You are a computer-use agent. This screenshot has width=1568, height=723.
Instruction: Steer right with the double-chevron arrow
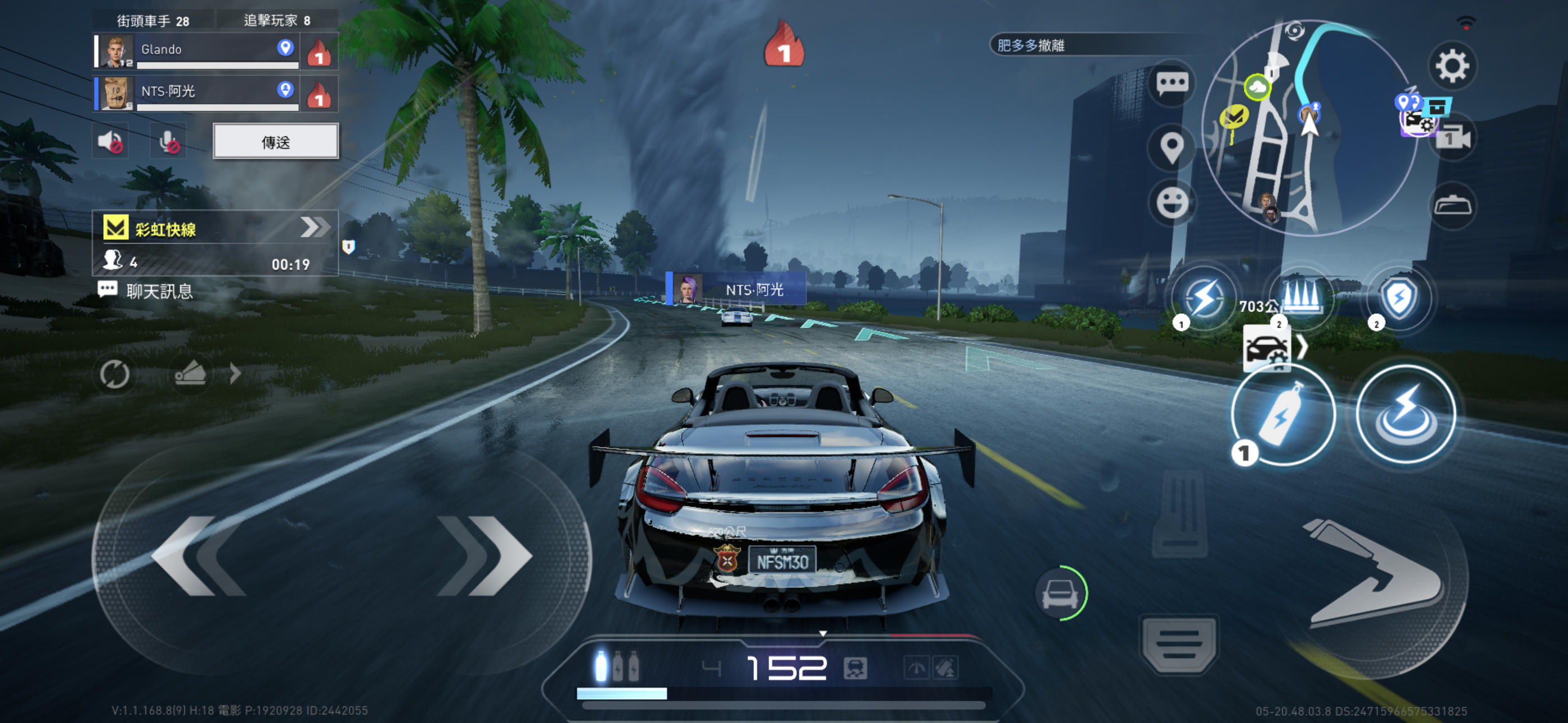(x=485, y=555)
